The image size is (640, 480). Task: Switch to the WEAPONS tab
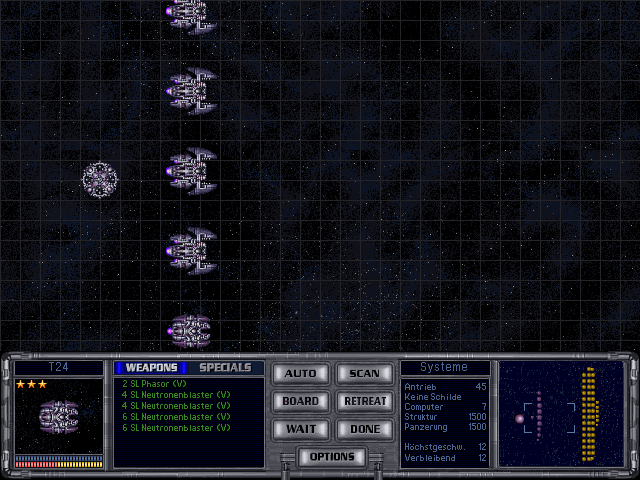pos(151,367)
